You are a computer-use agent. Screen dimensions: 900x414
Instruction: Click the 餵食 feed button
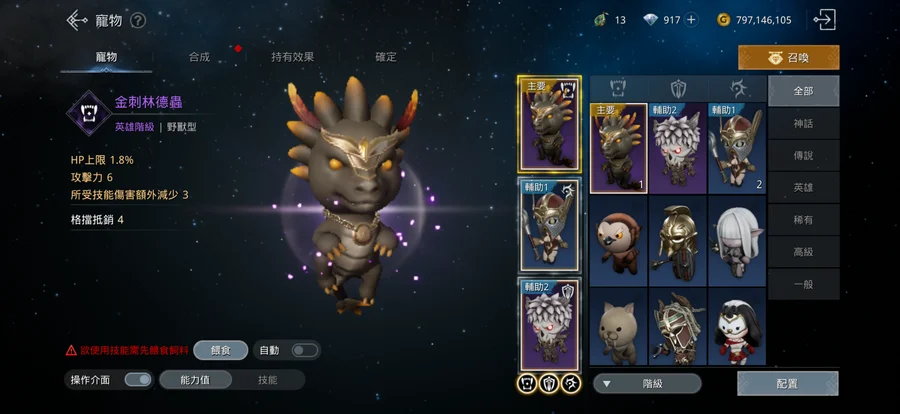coord(221,350)
